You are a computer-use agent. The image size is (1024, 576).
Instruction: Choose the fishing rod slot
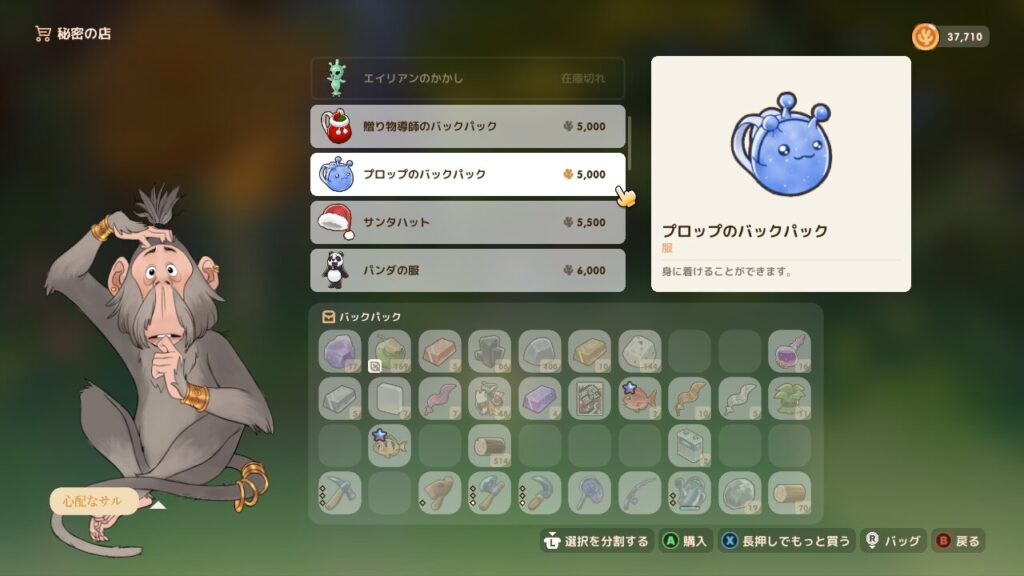pos(640,492)
